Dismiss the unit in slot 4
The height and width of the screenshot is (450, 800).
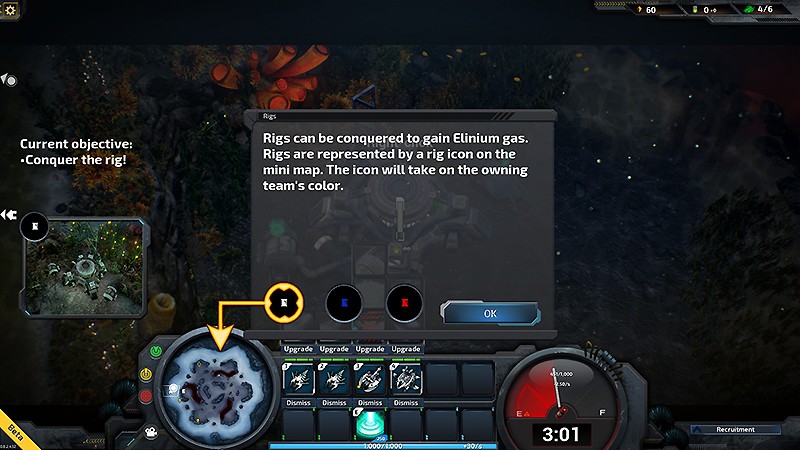(405, 403)
